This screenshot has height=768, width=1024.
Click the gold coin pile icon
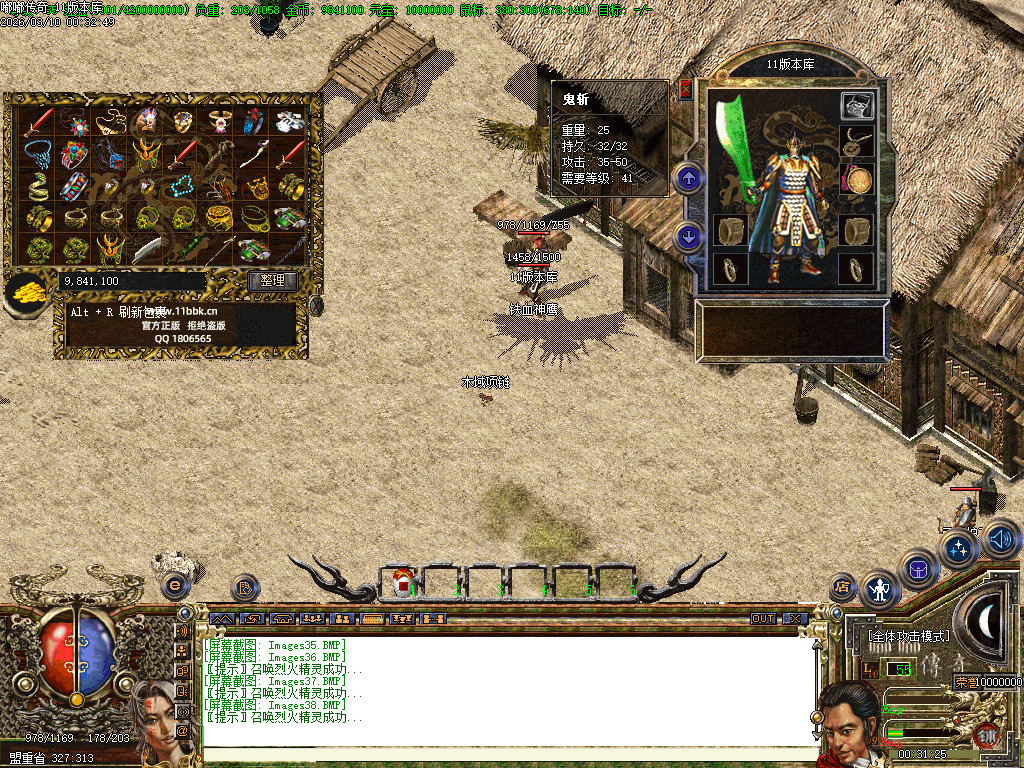pyautogui.click(x=24, y=291)
